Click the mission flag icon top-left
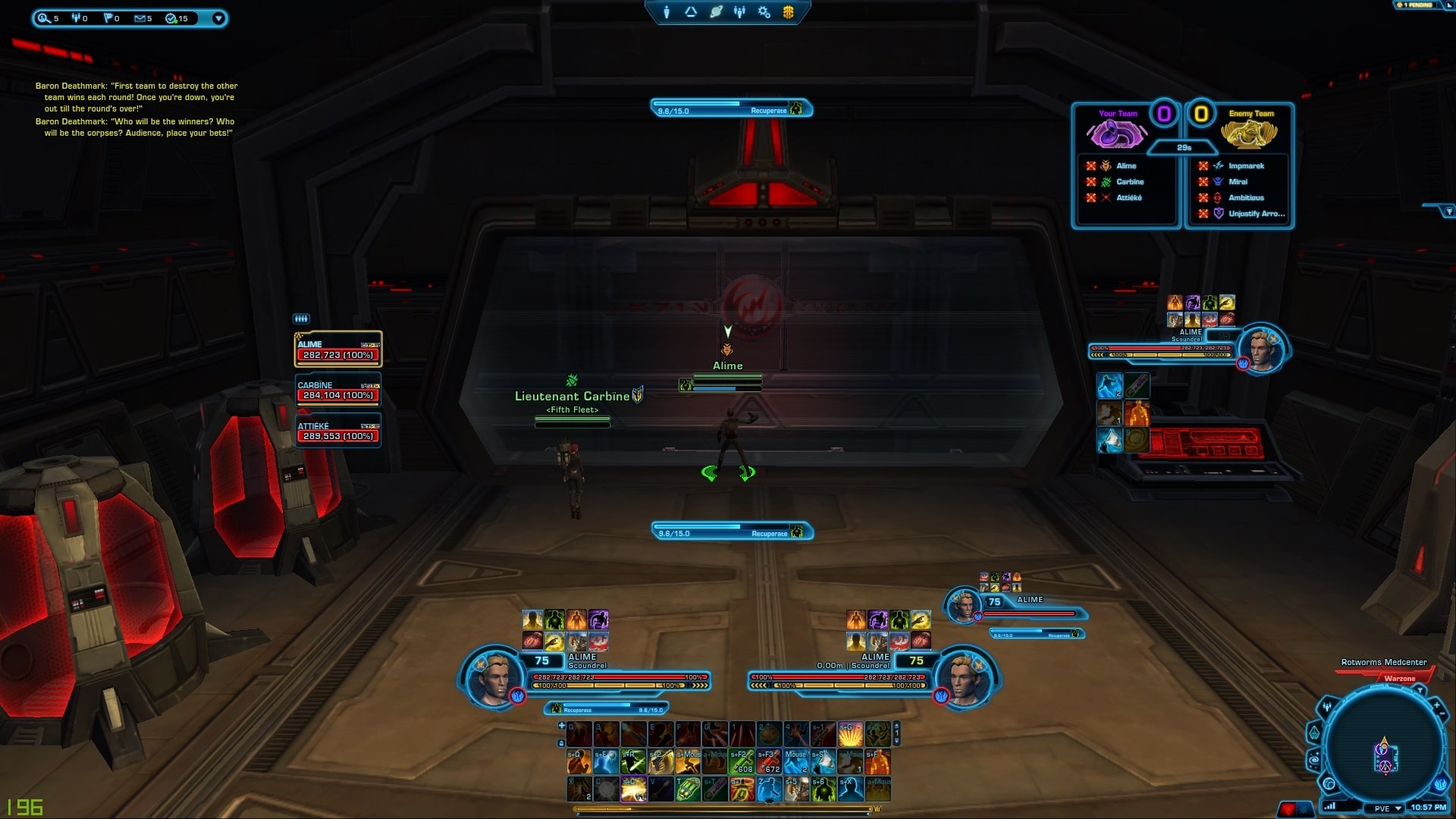 point(108,17)
